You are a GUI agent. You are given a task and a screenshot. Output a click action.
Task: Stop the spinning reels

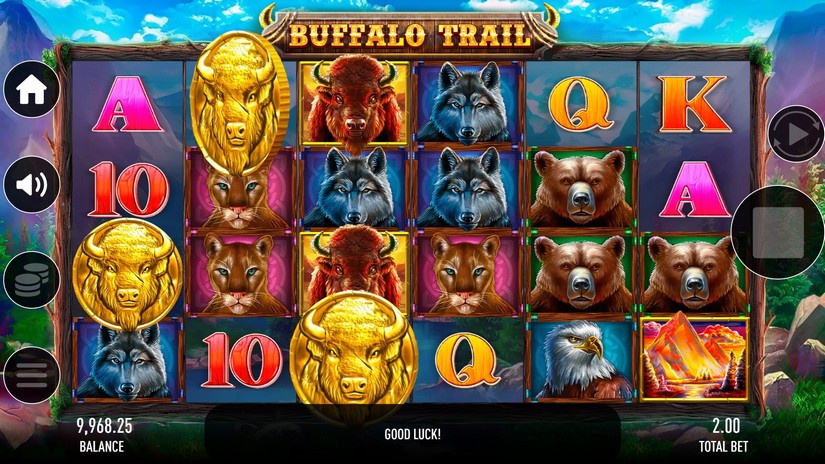(778, 232)
